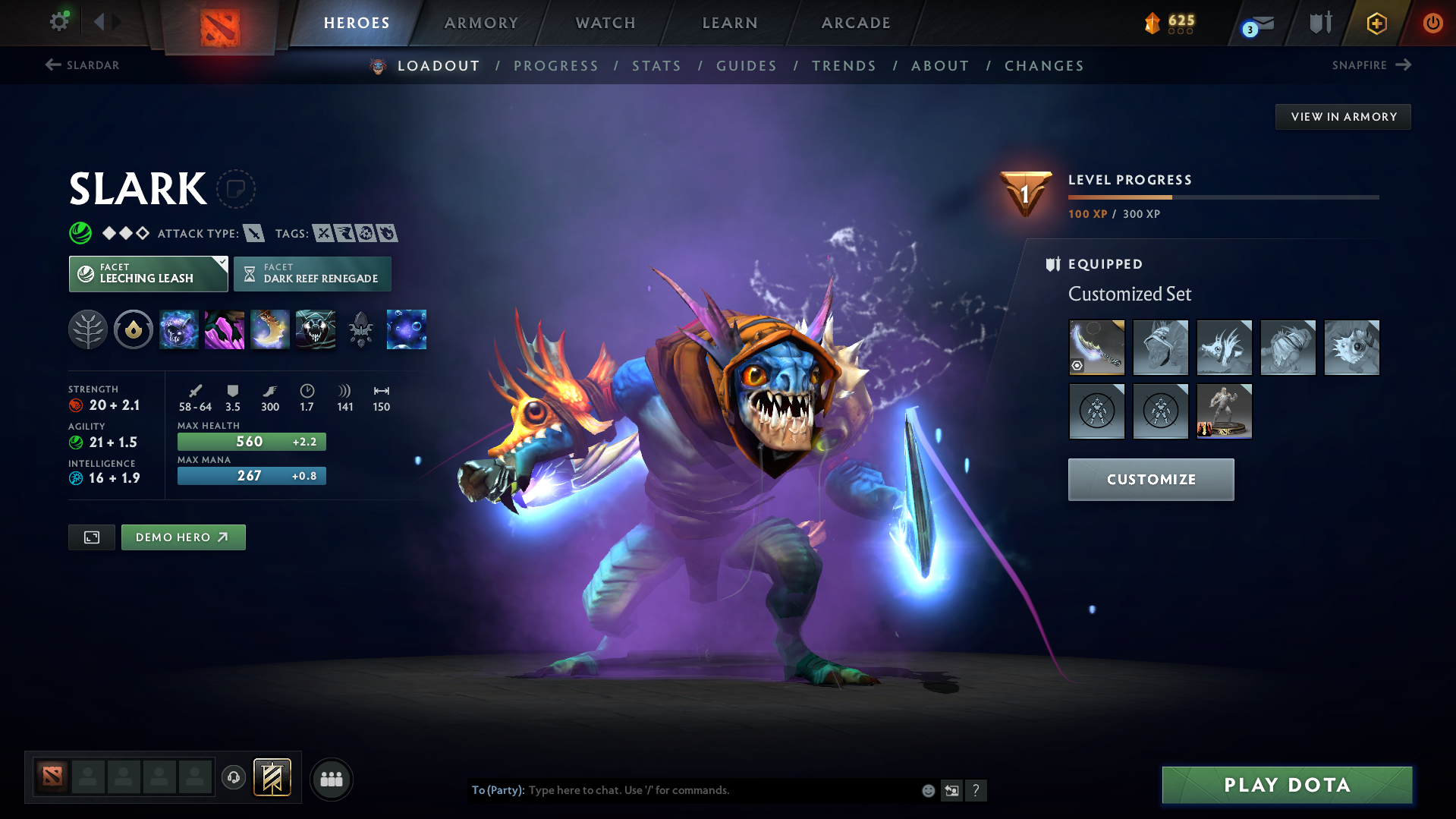
Task: Open the settings gear menu
Action: [59, 21]
